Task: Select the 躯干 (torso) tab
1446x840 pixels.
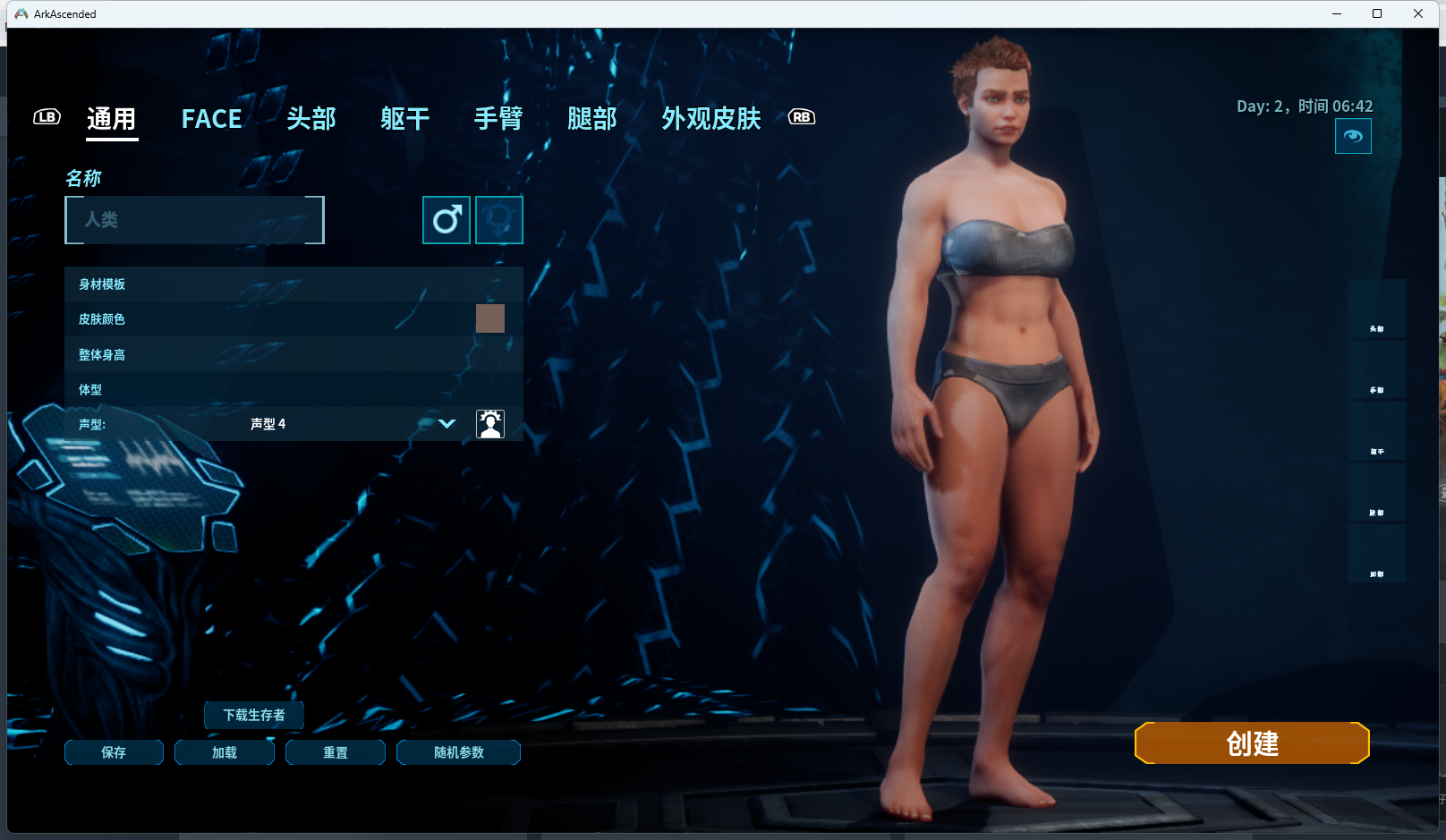Action: pyautogui.click(x=404, y=119)
